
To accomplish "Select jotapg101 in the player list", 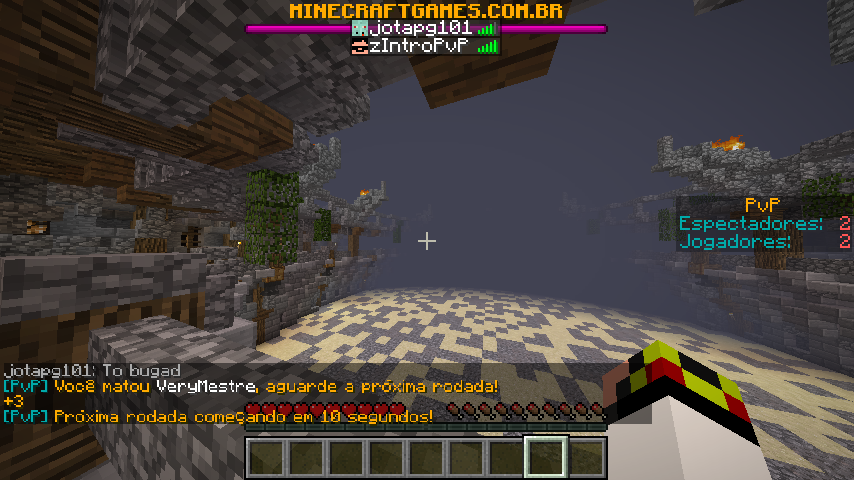I will tap(420, 29).
